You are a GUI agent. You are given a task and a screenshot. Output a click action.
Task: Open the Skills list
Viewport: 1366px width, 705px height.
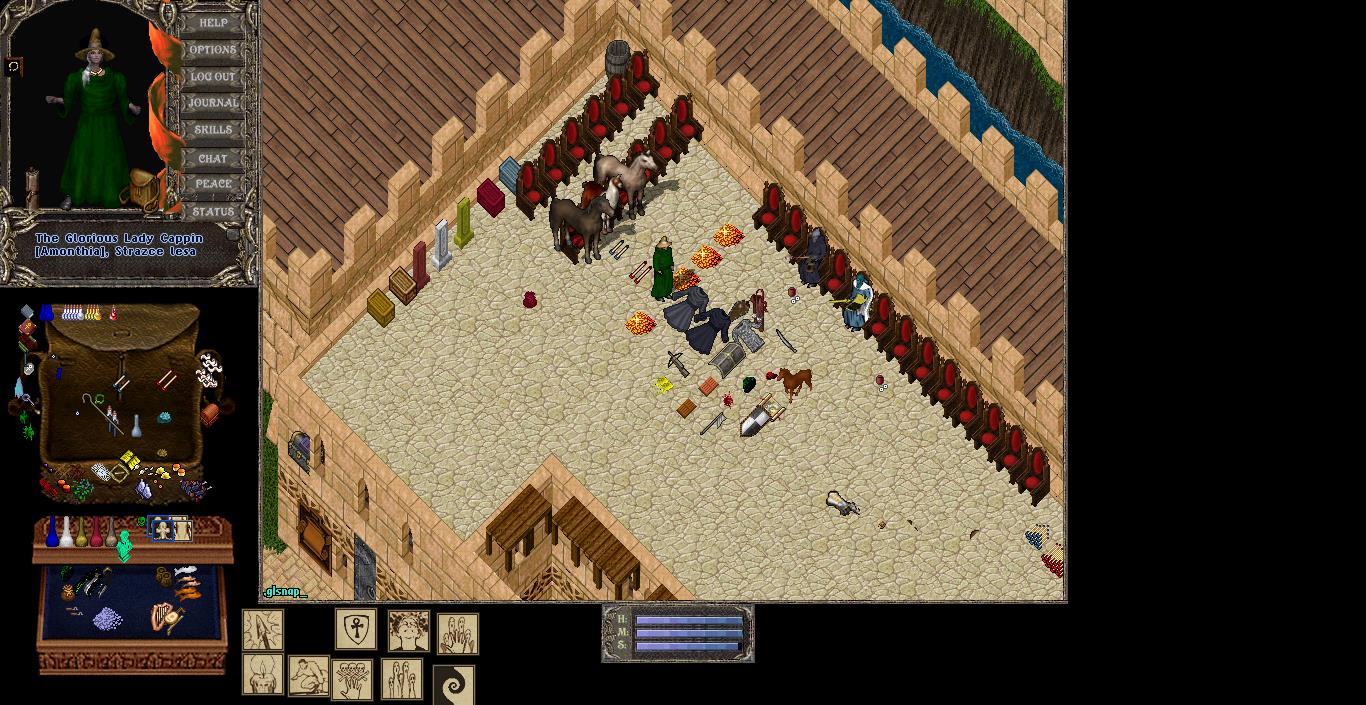213,130
